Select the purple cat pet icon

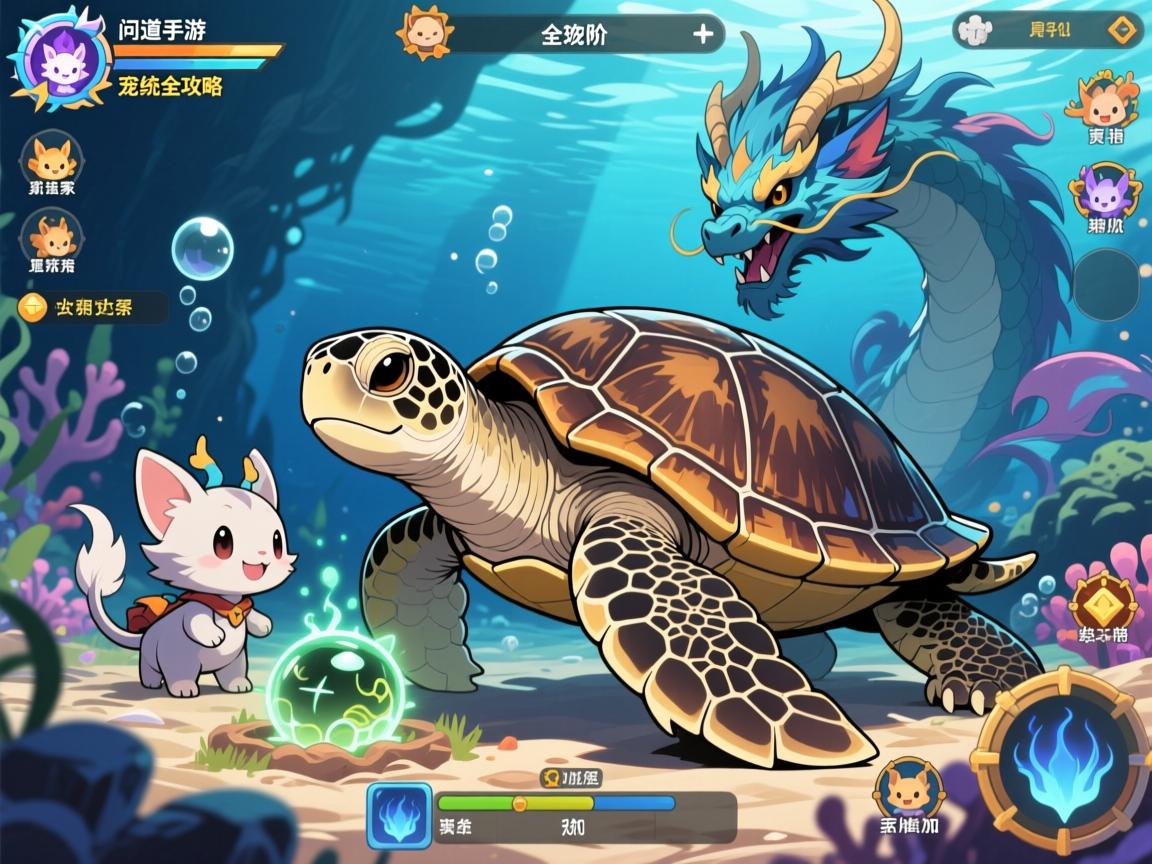point(1105,190)
